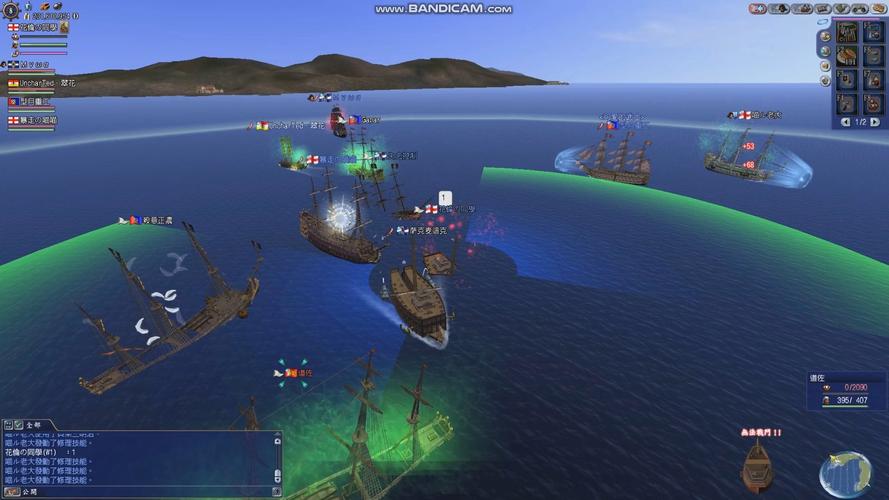Click the skill panel's next page arrow
This screenshot has height=500, width=889.
(x=875, y=122)
